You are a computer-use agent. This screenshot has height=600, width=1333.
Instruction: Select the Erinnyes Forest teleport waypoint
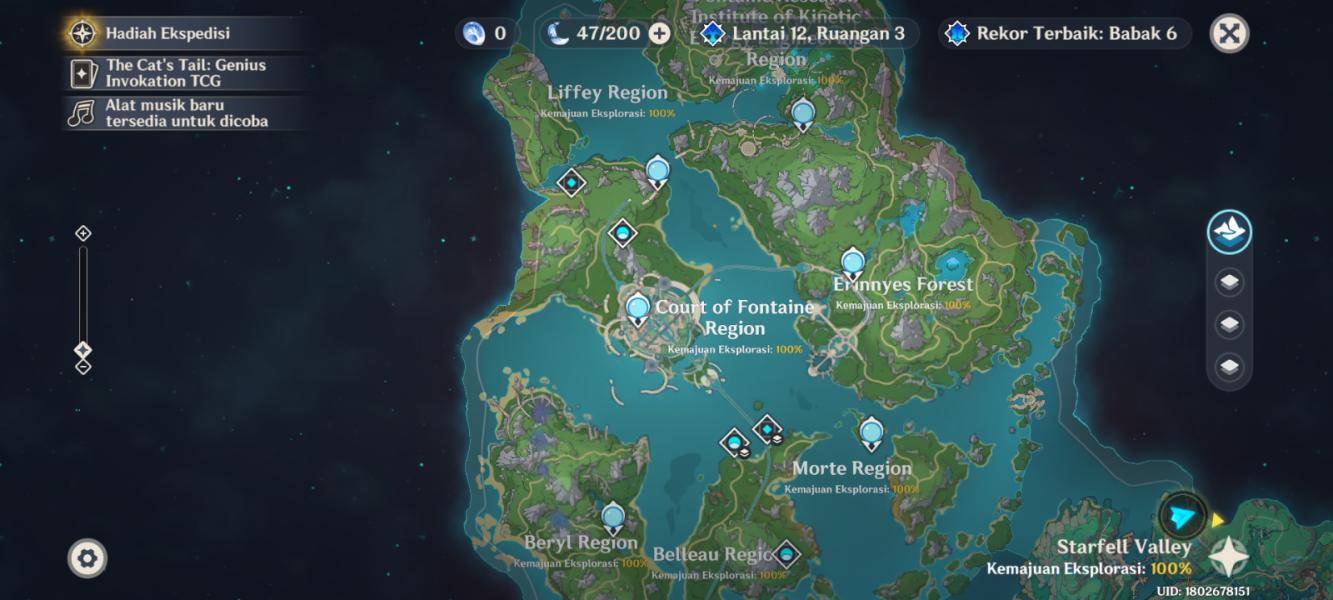pos(852,262)
